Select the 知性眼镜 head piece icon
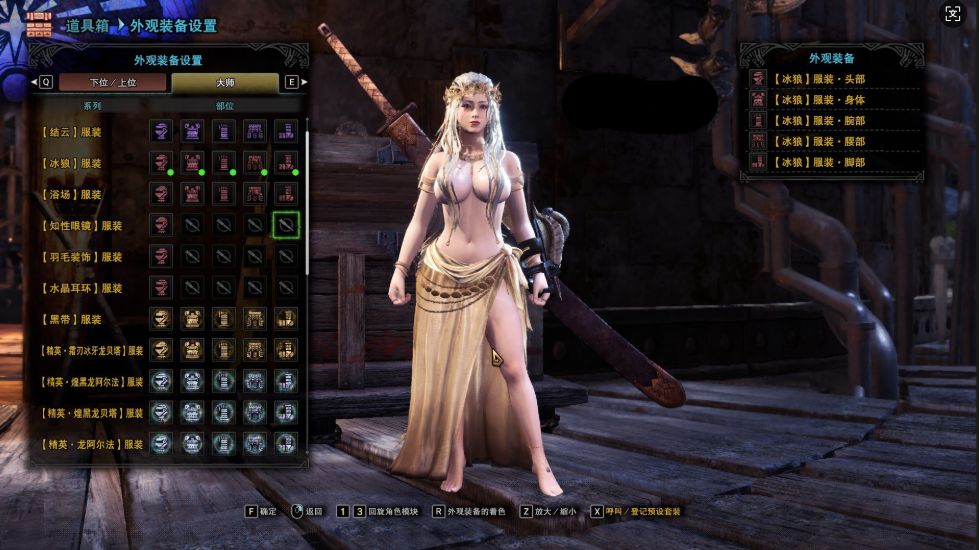980x550 pixels. click(x=161, y=225)
